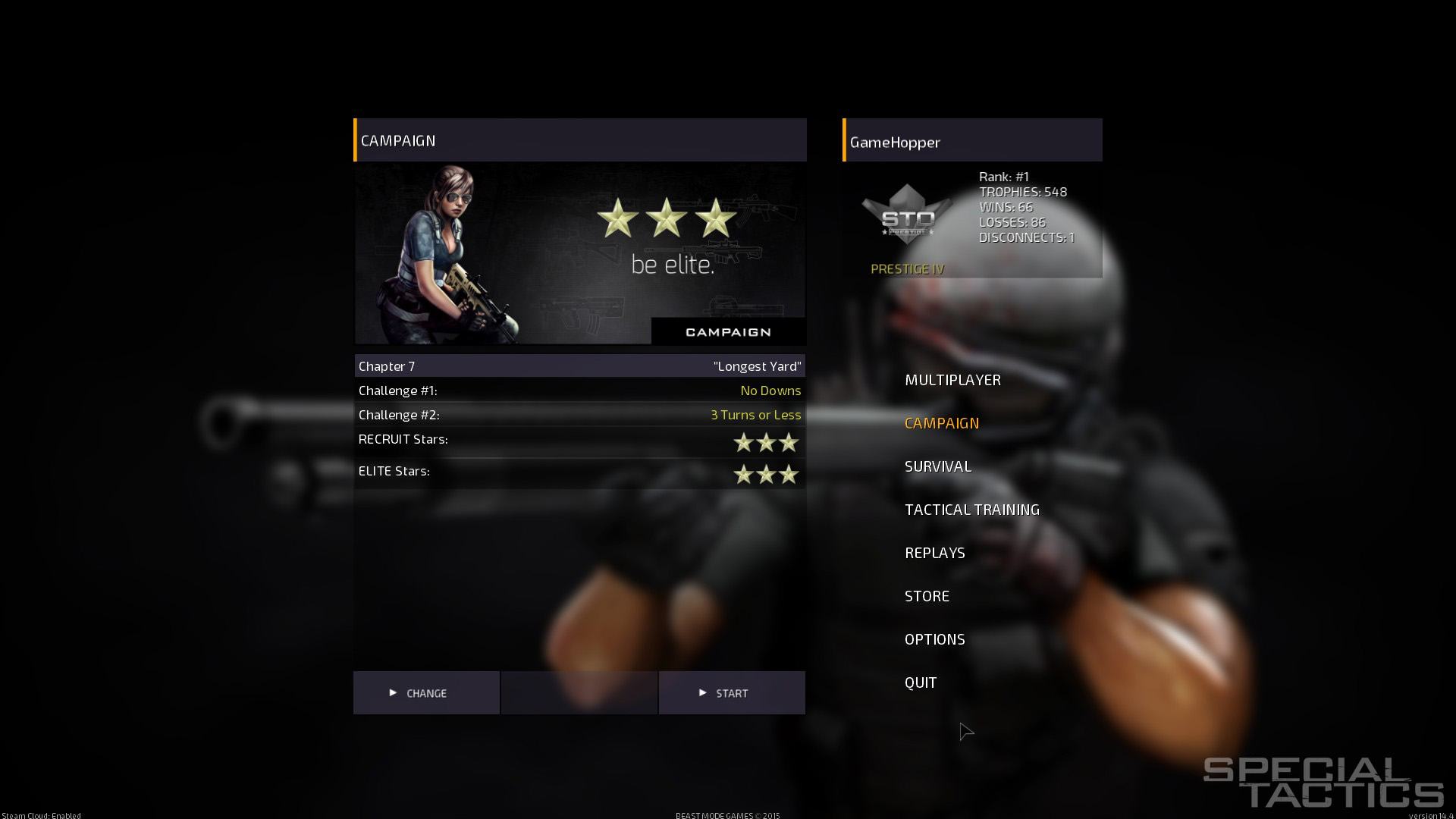Viewport: 1456px width, 819px height.
Task: Click the Change chapter button
Action: (x=426, y=693)
